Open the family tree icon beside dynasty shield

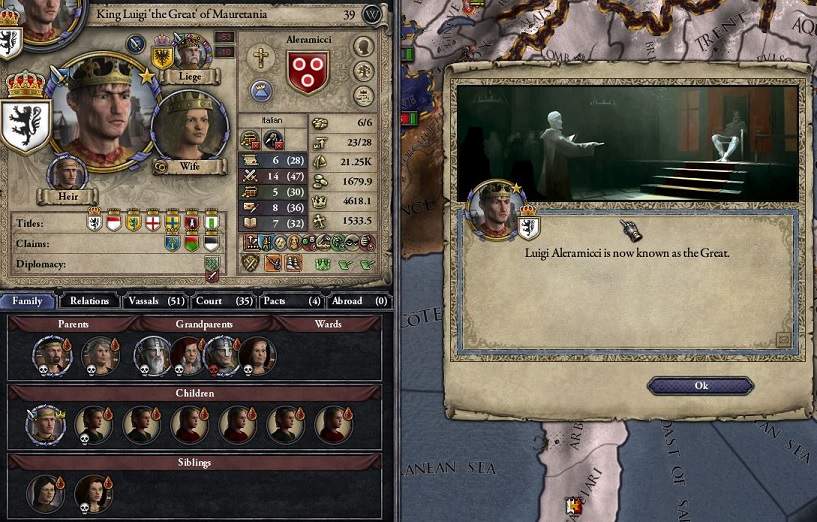pos(364,72)
